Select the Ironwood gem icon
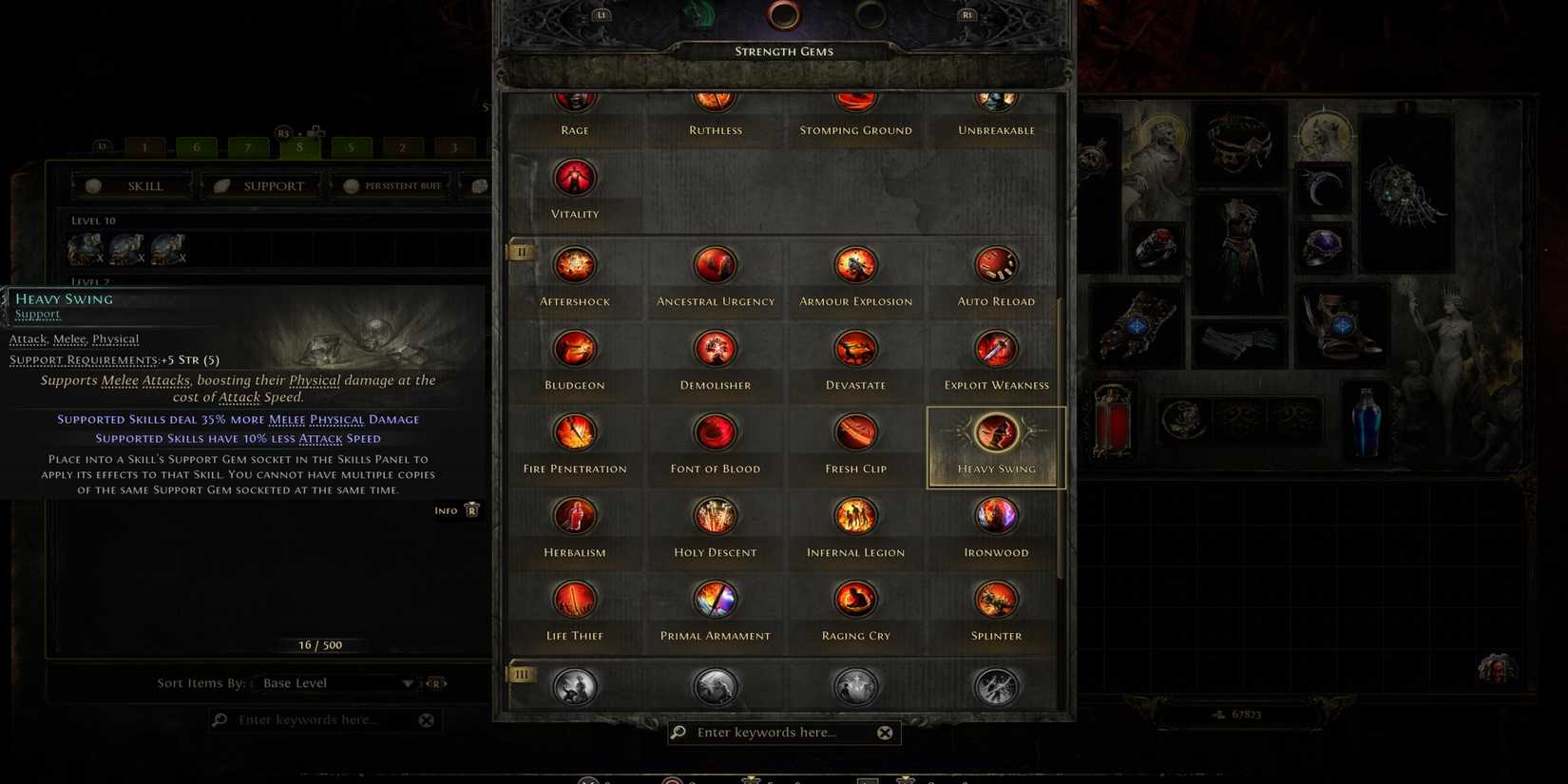 click(x=996, y=516)
